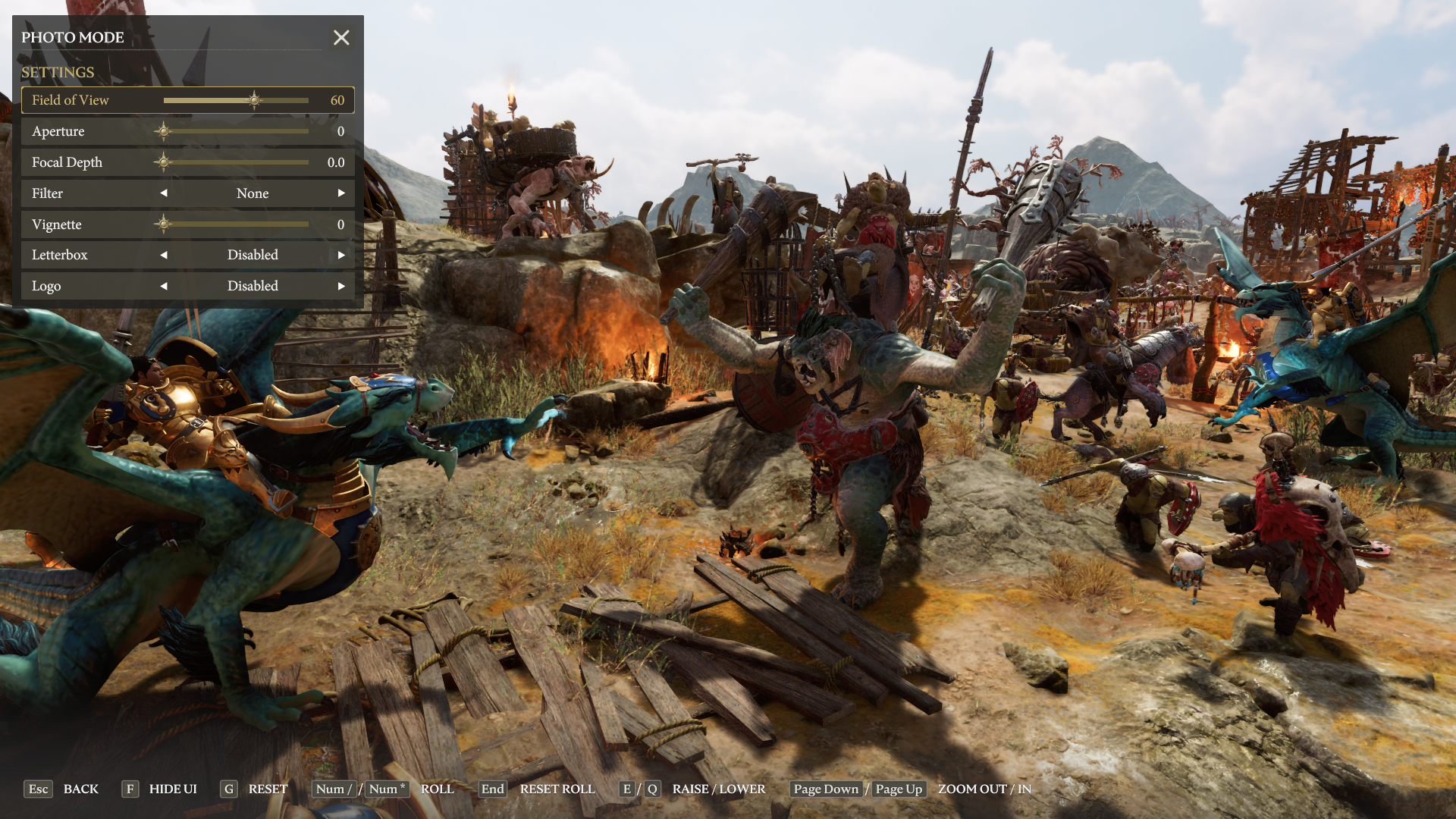Select the next Filter option
Screen dimensions: 1456x819
[341, 193]
